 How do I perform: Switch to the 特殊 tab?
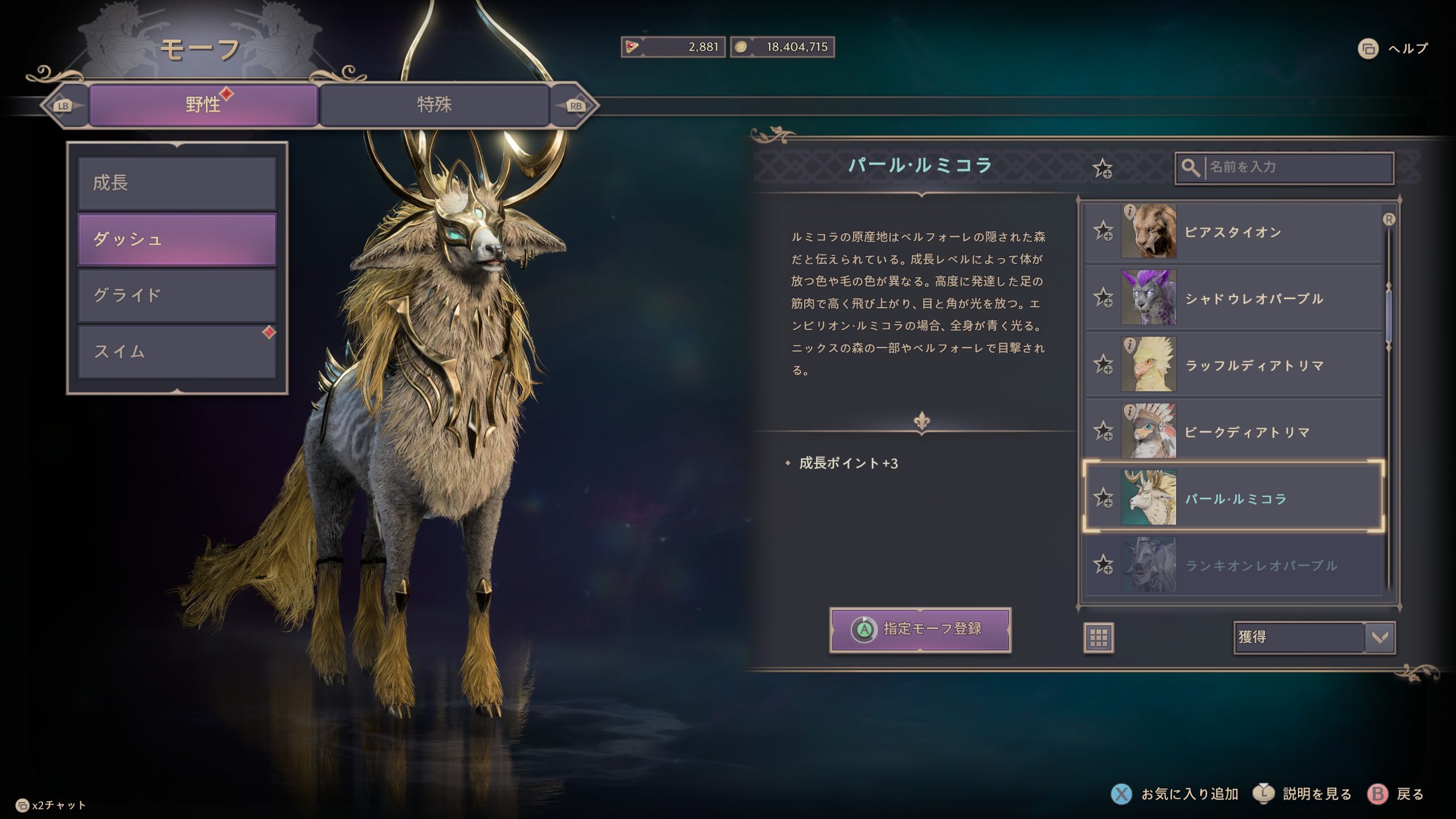tap(434, 105)
